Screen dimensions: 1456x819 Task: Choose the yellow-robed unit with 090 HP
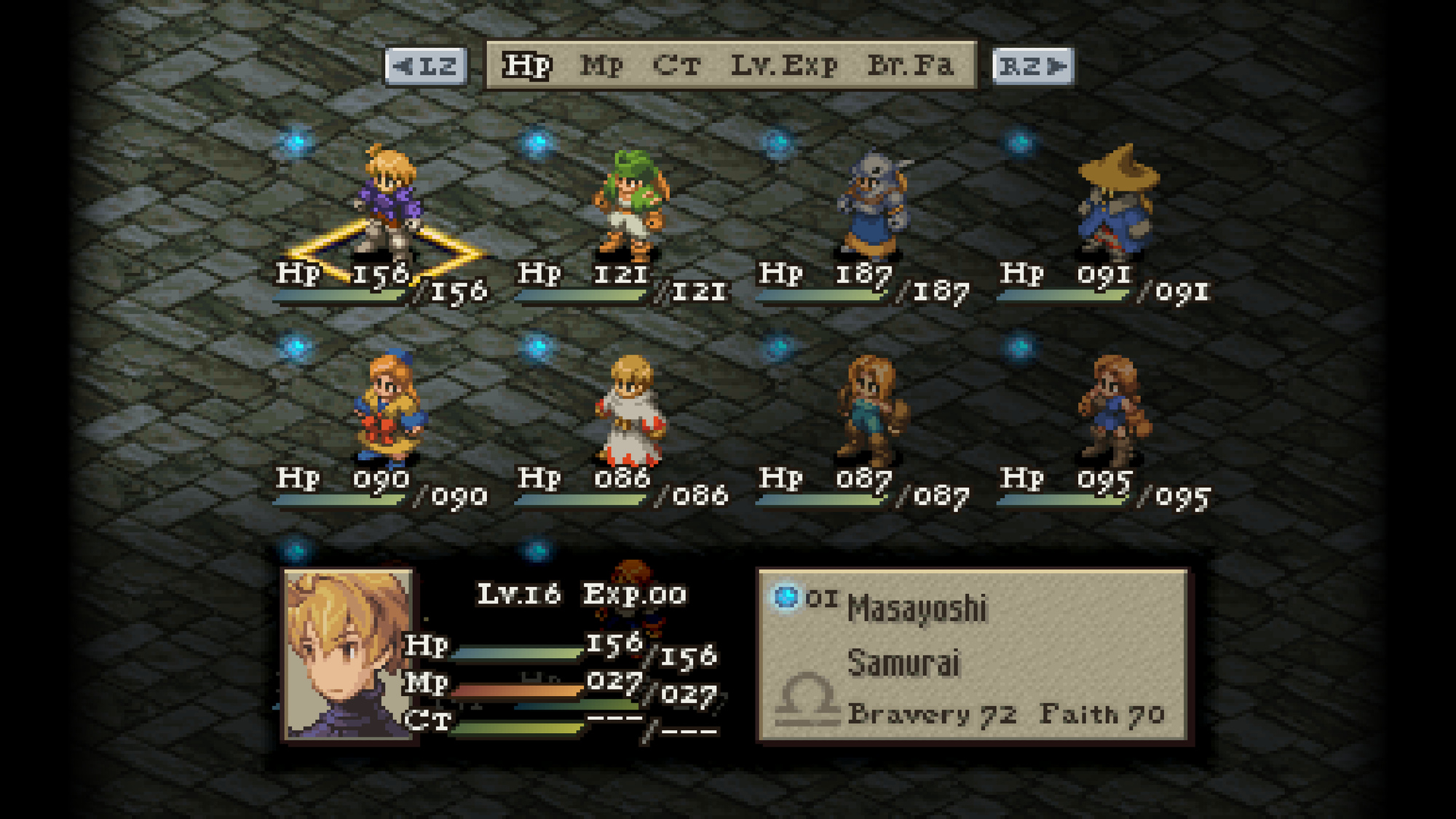click(389, 408)
